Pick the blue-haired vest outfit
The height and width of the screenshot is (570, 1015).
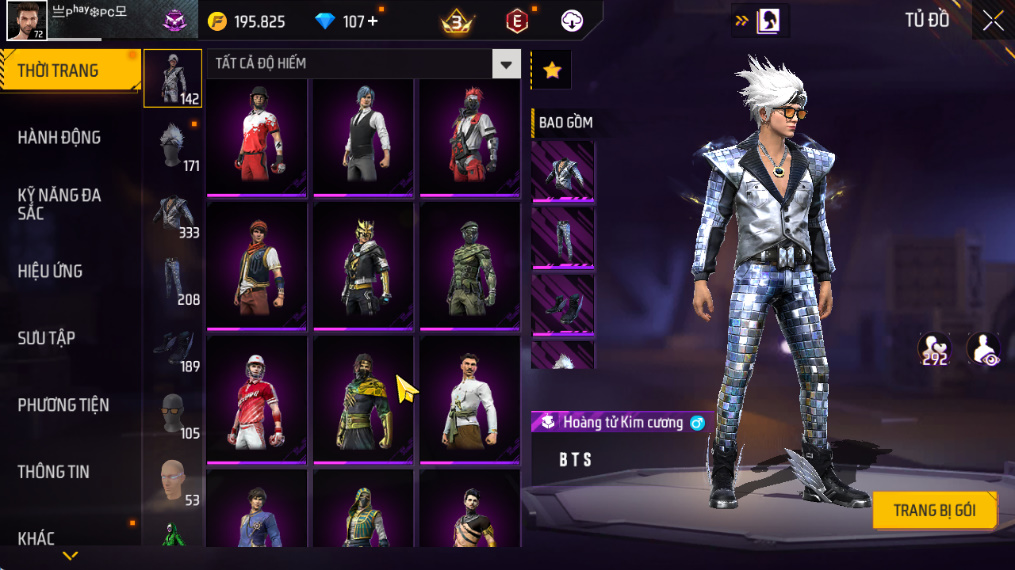[x=363, y=135]
